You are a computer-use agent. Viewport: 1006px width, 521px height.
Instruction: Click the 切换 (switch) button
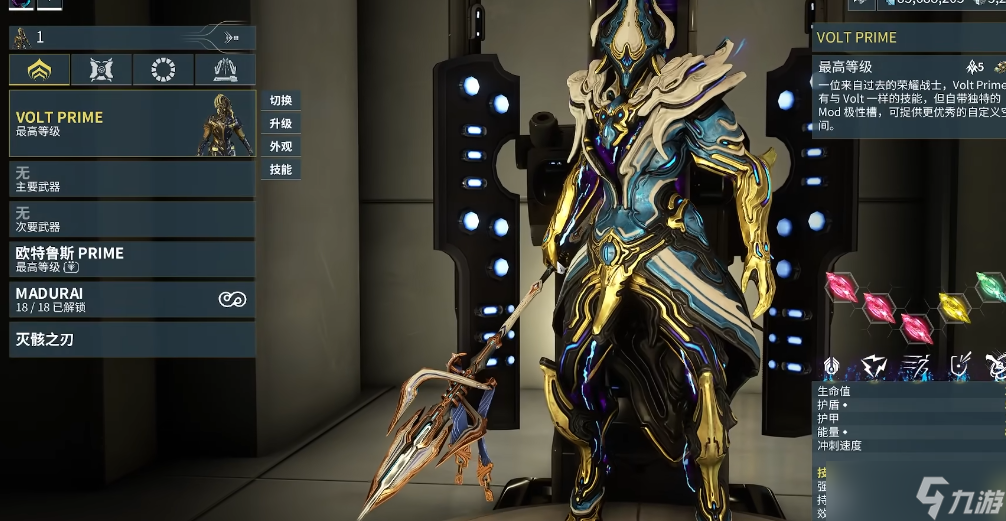[281, 101]
